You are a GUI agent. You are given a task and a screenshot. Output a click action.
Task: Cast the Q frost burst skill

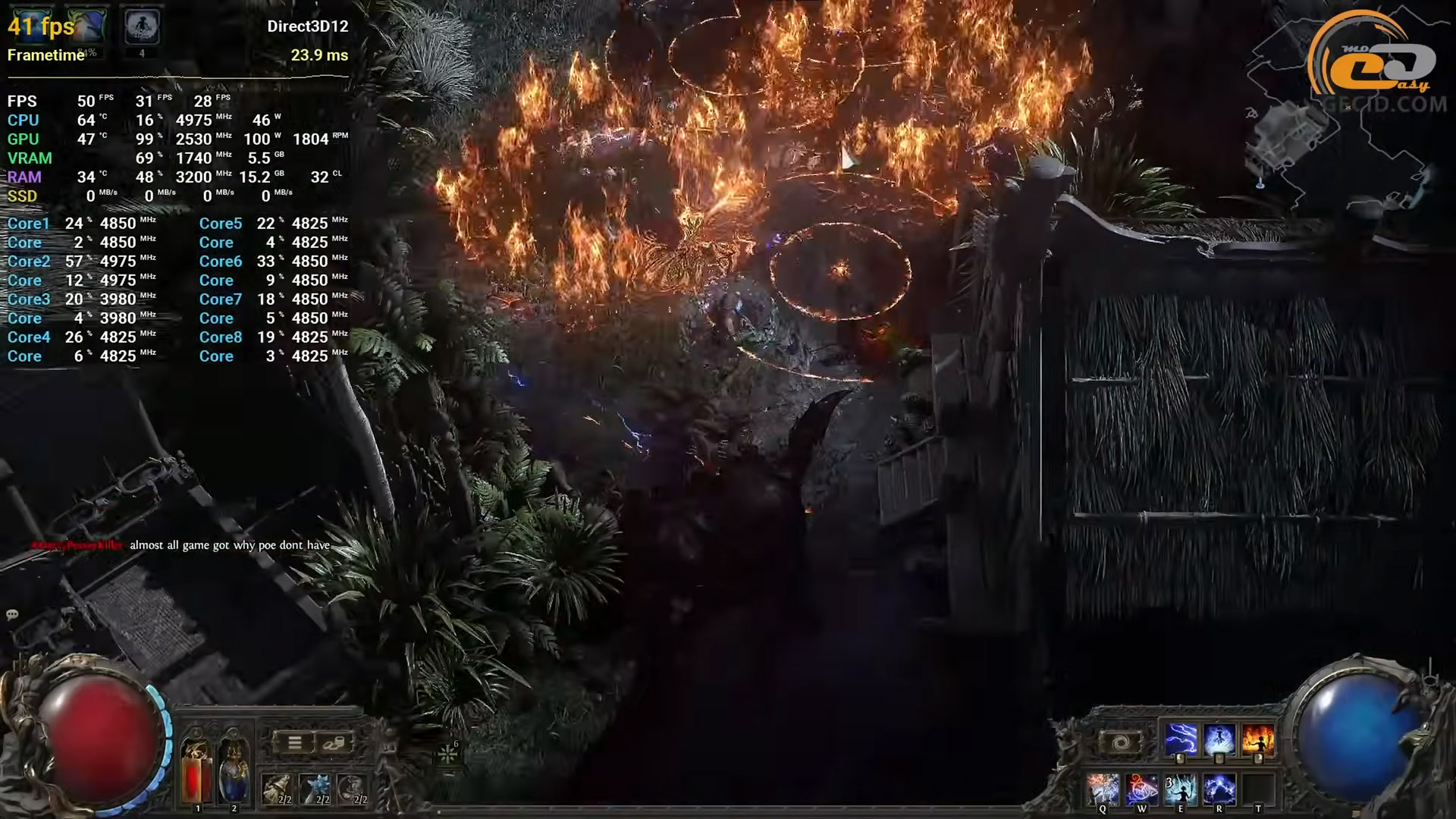[1103, 789]
